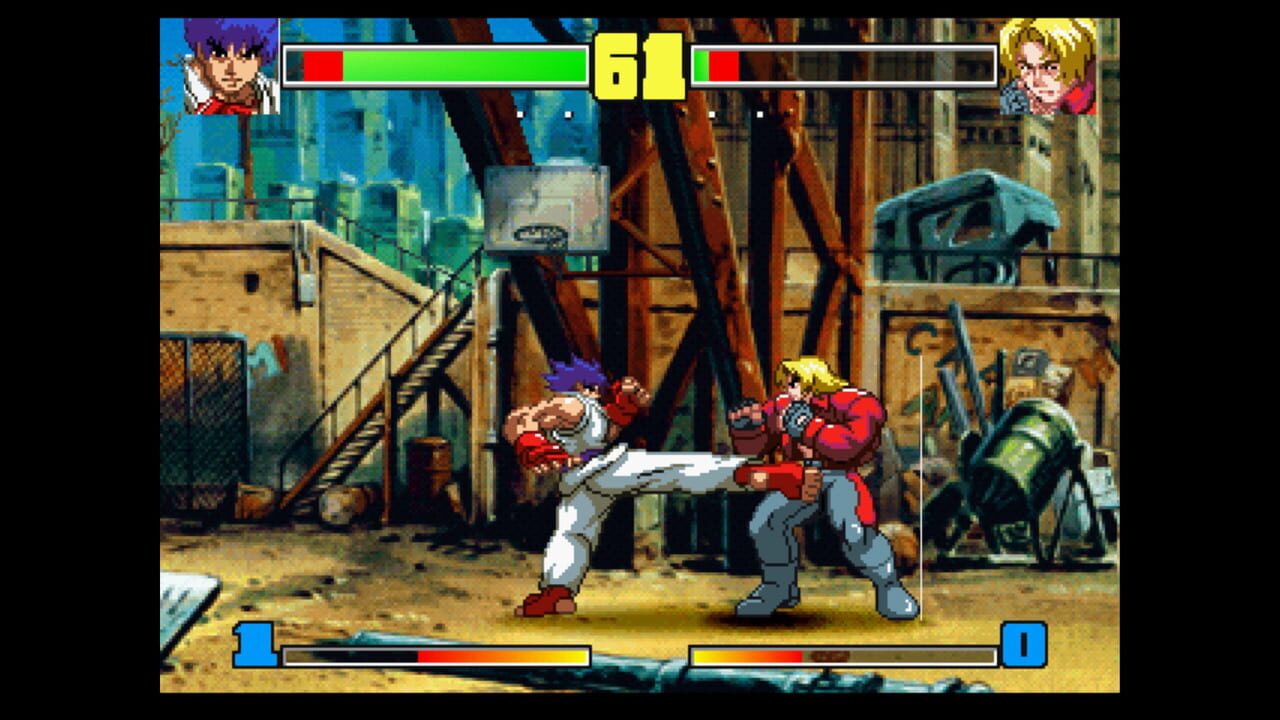Click the purple-haired fighter performing the kick
The height and width of the screenshot is (720, 1280).
click(570, 440)
